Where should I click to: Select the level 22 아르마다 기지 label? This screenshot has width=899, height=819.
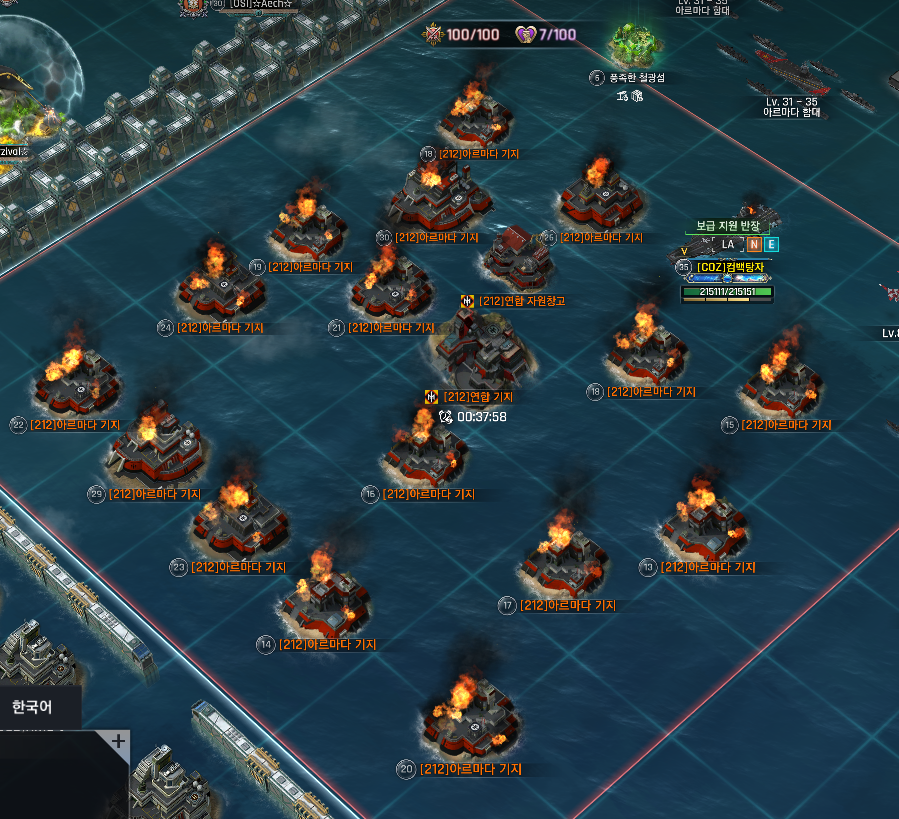(75, 425)
